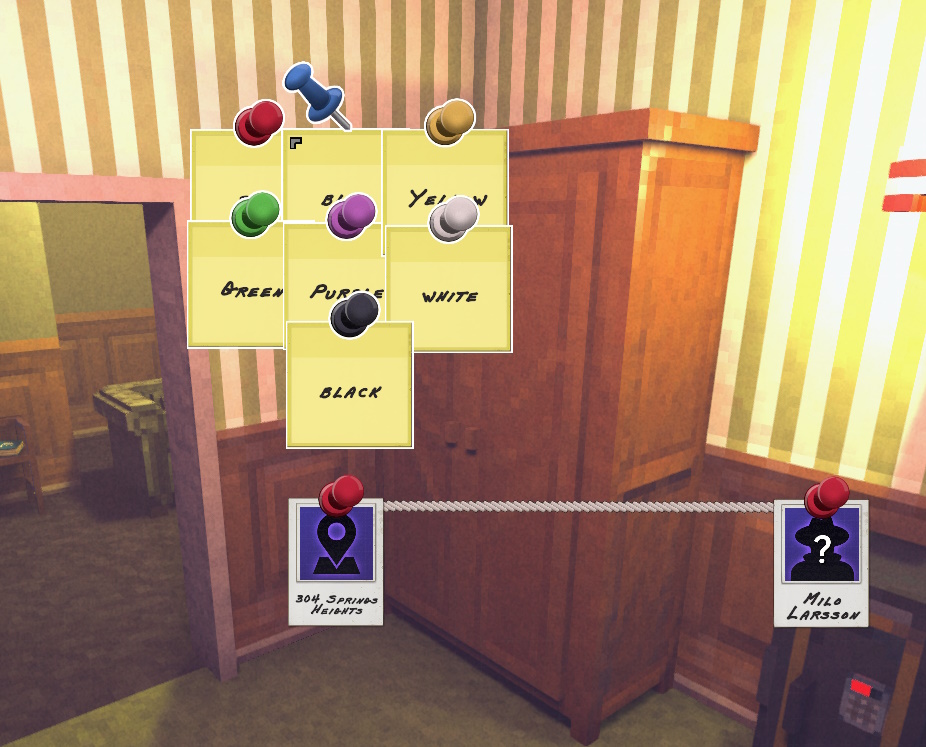Click the purple pin
This screenshot has height=747, width=926.
[x=351, y=215]
